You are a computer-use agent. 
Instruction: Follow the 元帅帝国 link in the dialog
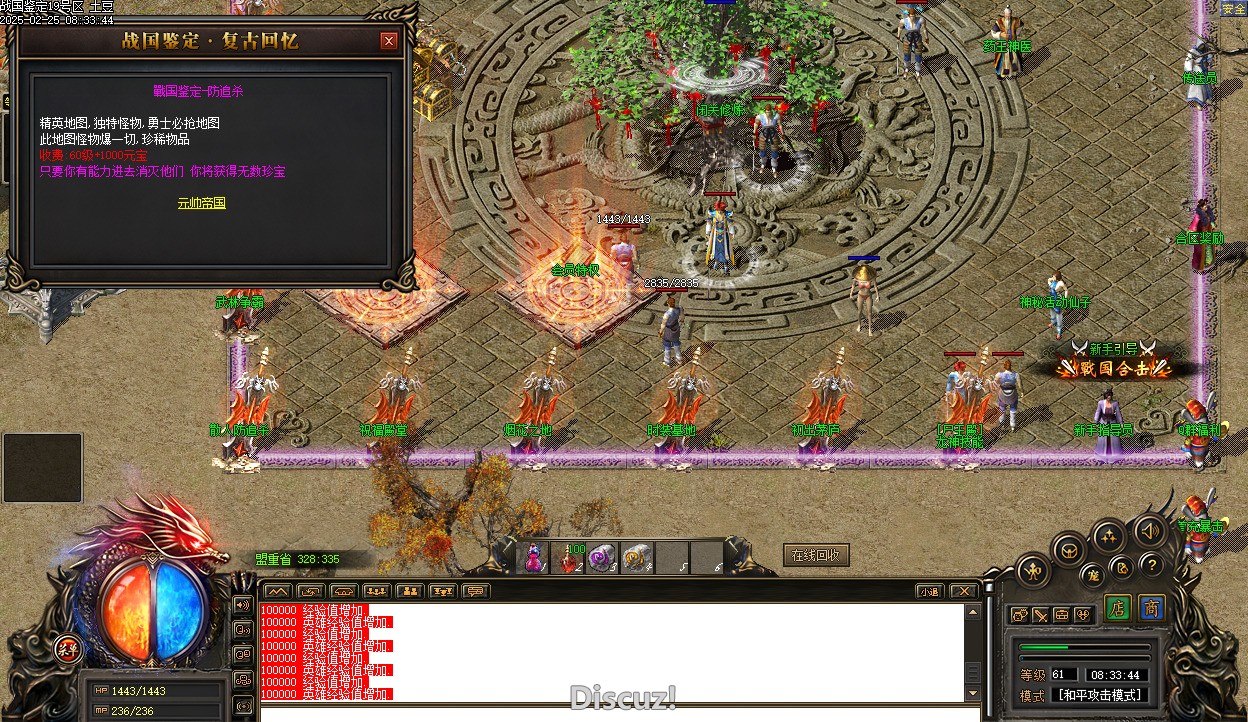click(x=202, y=203)
